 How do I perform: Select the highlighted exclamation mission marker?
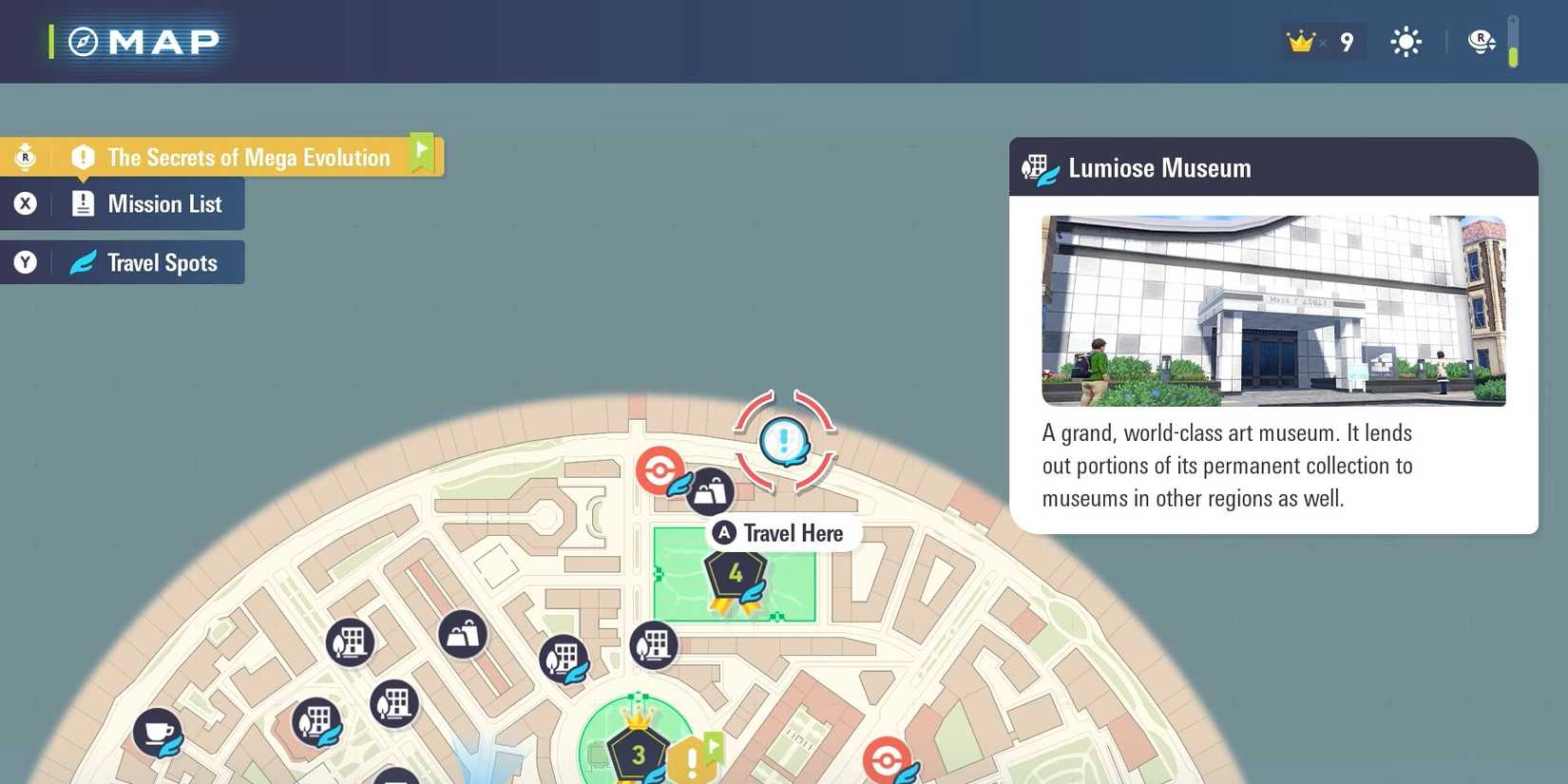(x=782, y=440)
